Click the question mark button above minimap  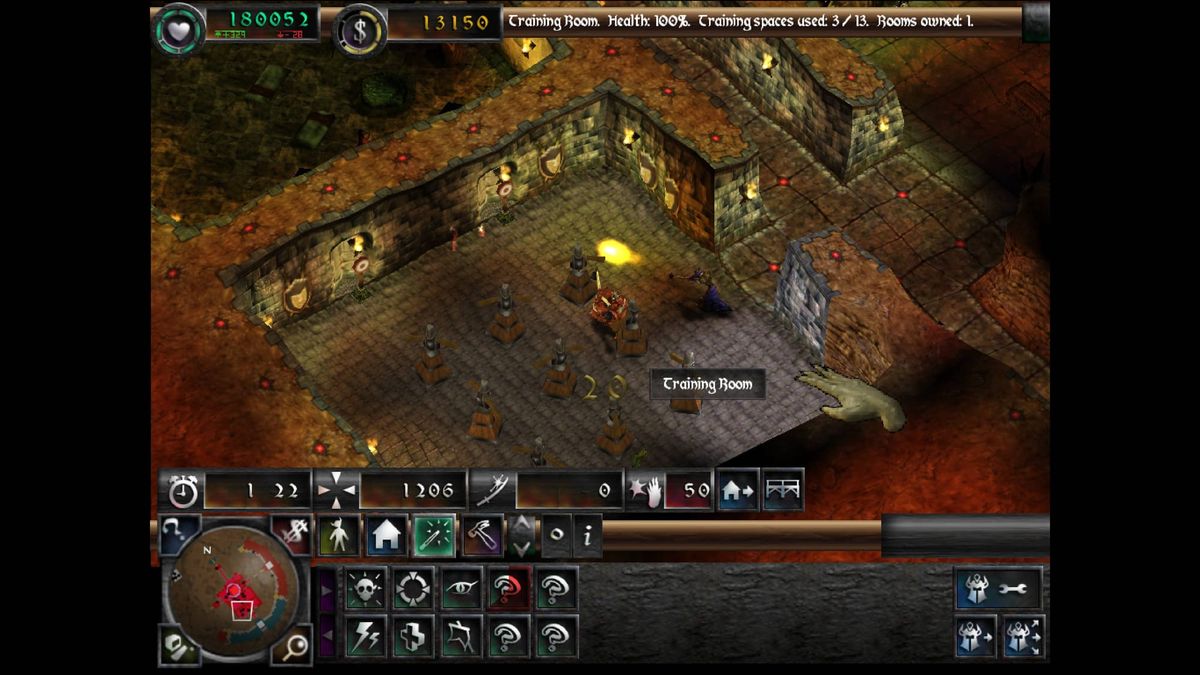pos(179,534)
